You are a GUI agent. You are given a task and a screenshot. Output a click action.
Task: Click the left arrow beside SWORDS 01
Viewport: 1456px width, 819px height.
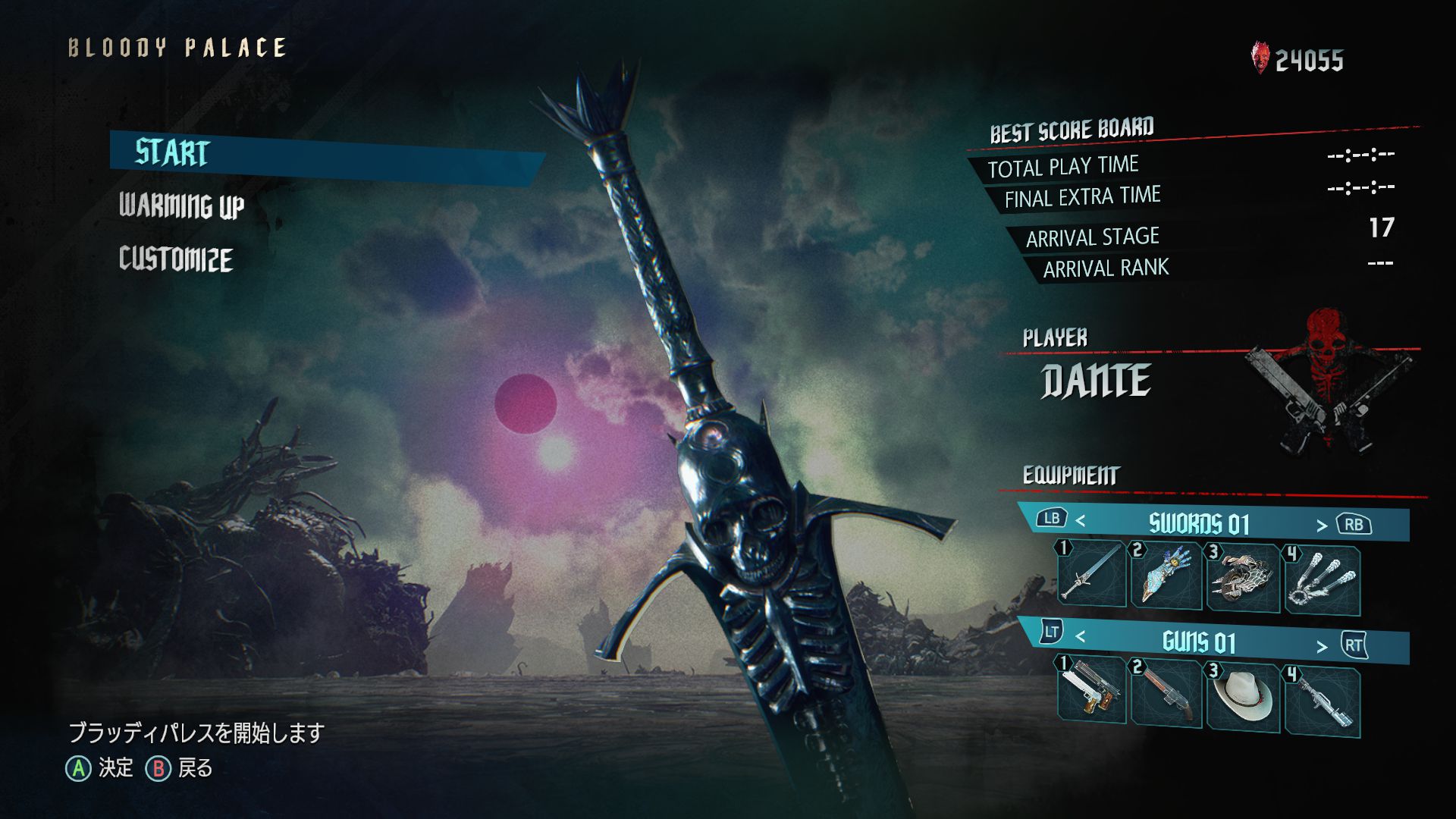[x=1081, y=521]
